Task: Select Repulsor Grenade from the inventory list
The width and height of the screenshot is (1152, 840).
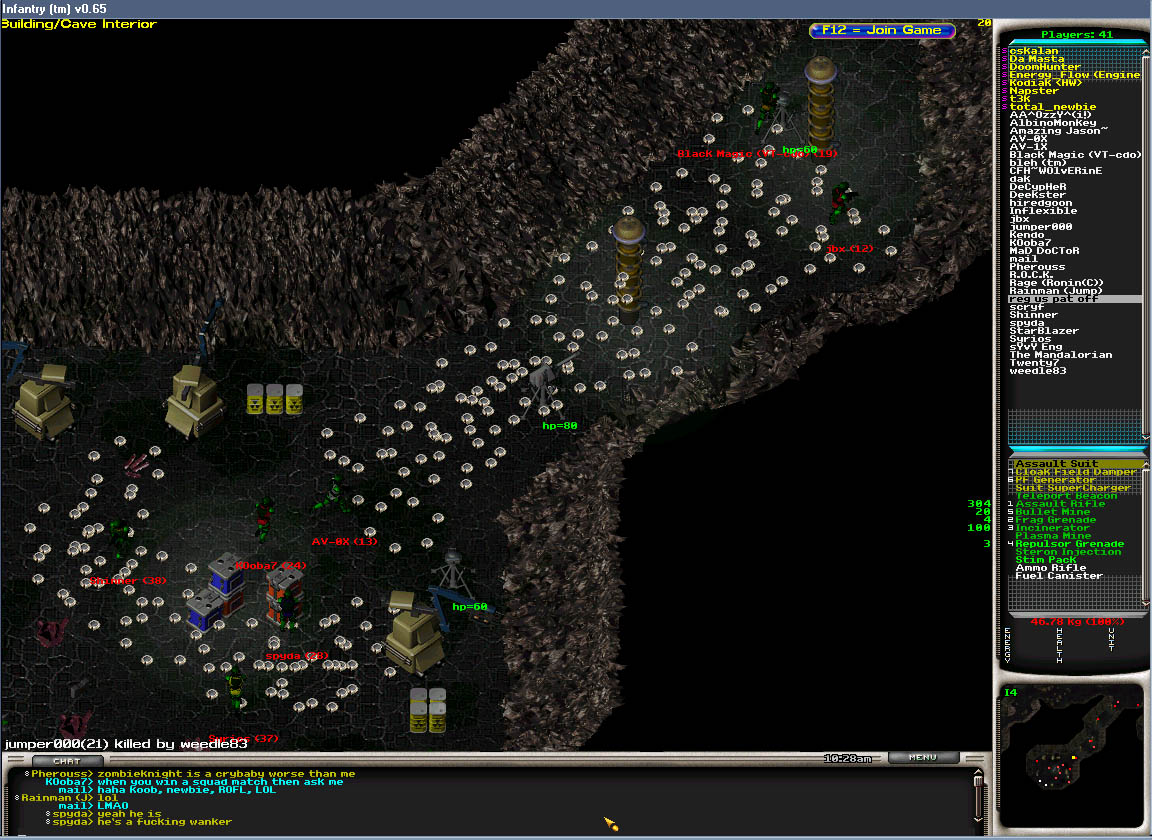Action: tap(1069, 544)
